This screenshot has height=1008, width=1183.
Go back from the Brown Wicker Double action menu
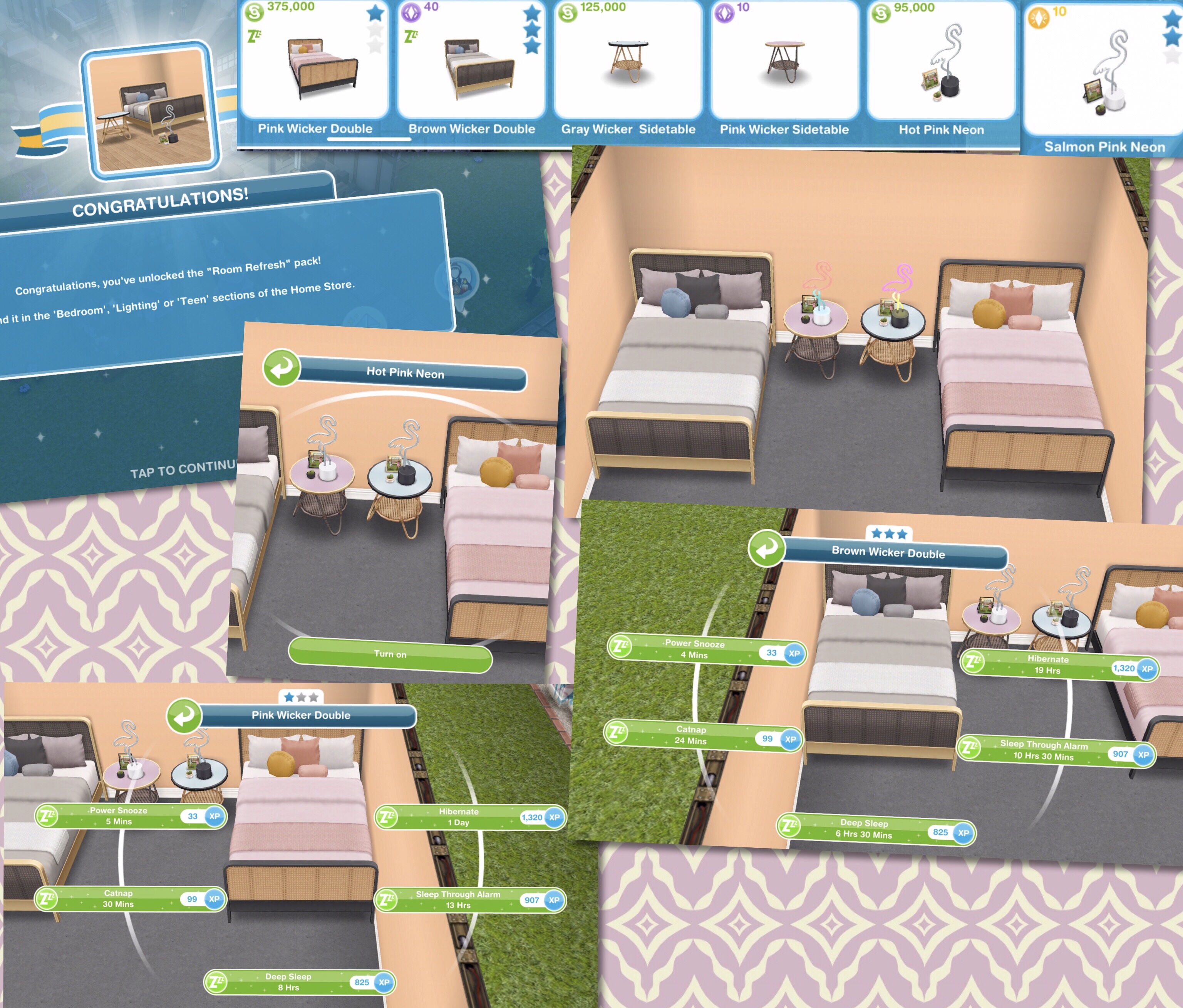click(766, 549)
